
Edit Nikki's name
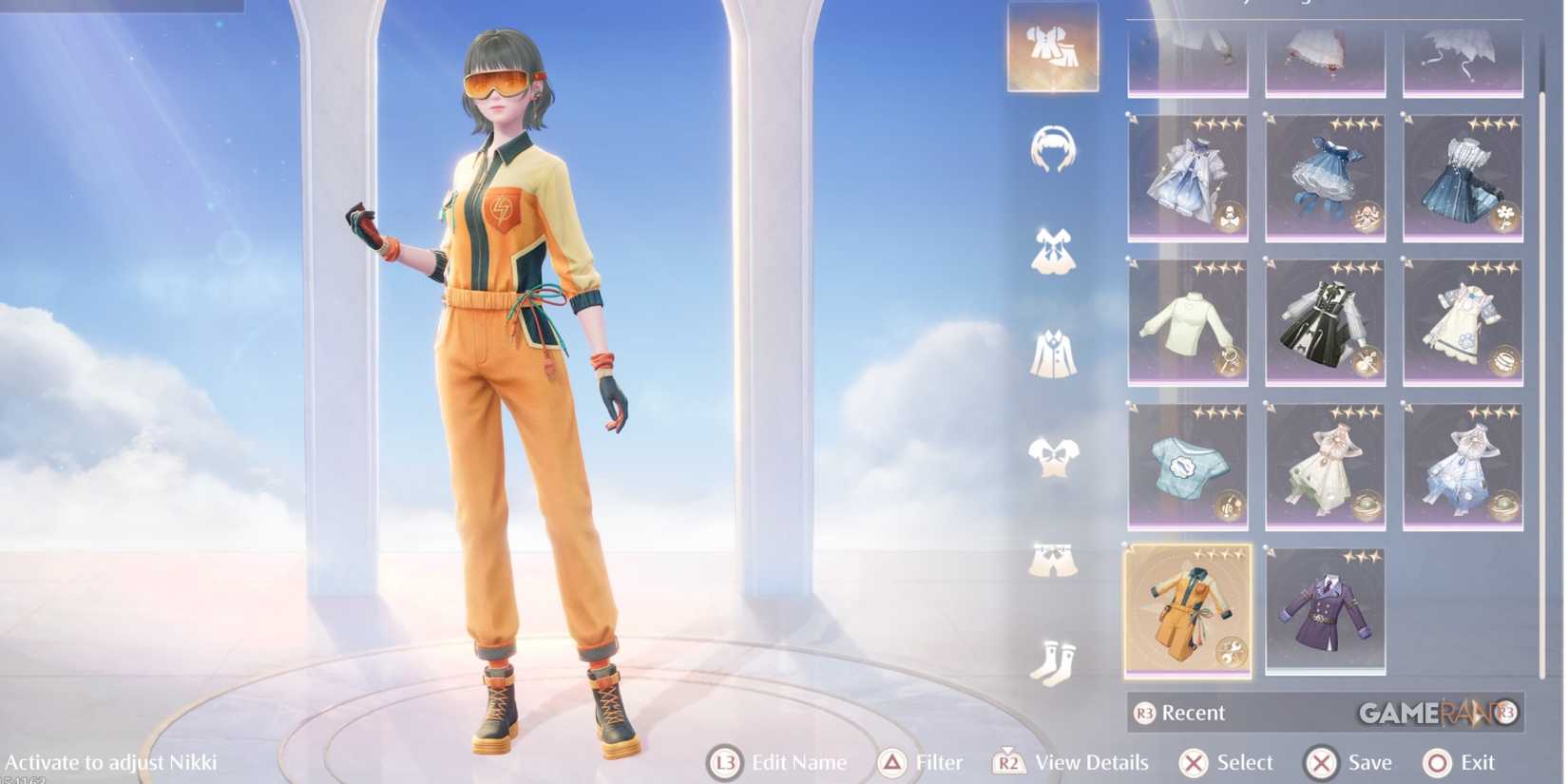[x=725, y=762]
